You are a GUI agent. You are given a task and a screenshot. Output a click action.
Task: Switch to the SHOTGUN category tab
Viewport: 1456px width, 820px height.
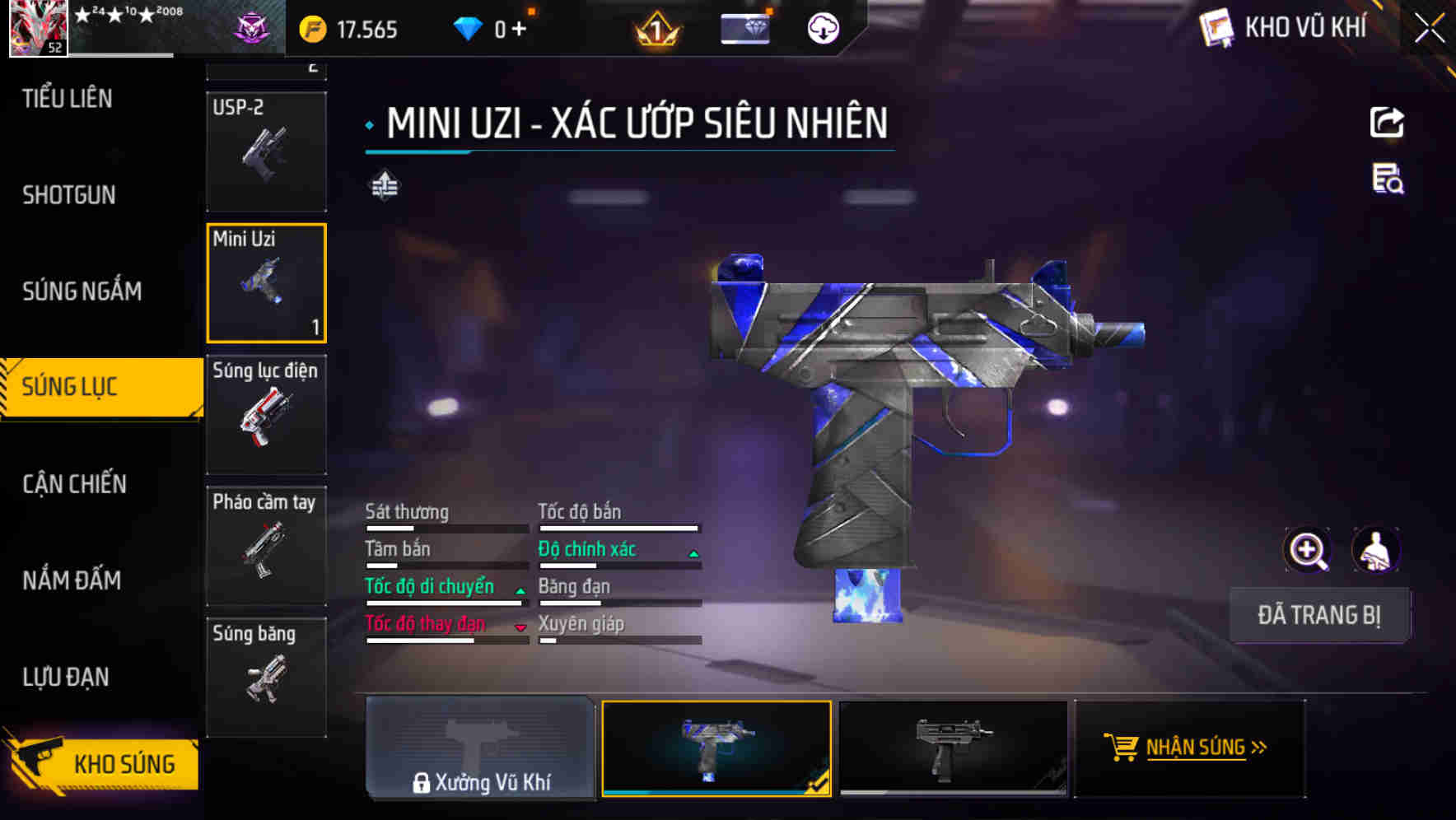[69, 195]
